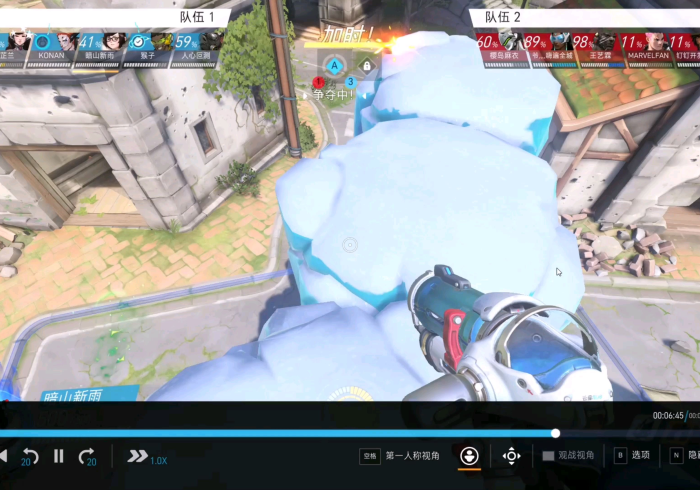Select the downward-arrow circle camera icon
This screenshot has width=700, height=490.
pos(469,456)
